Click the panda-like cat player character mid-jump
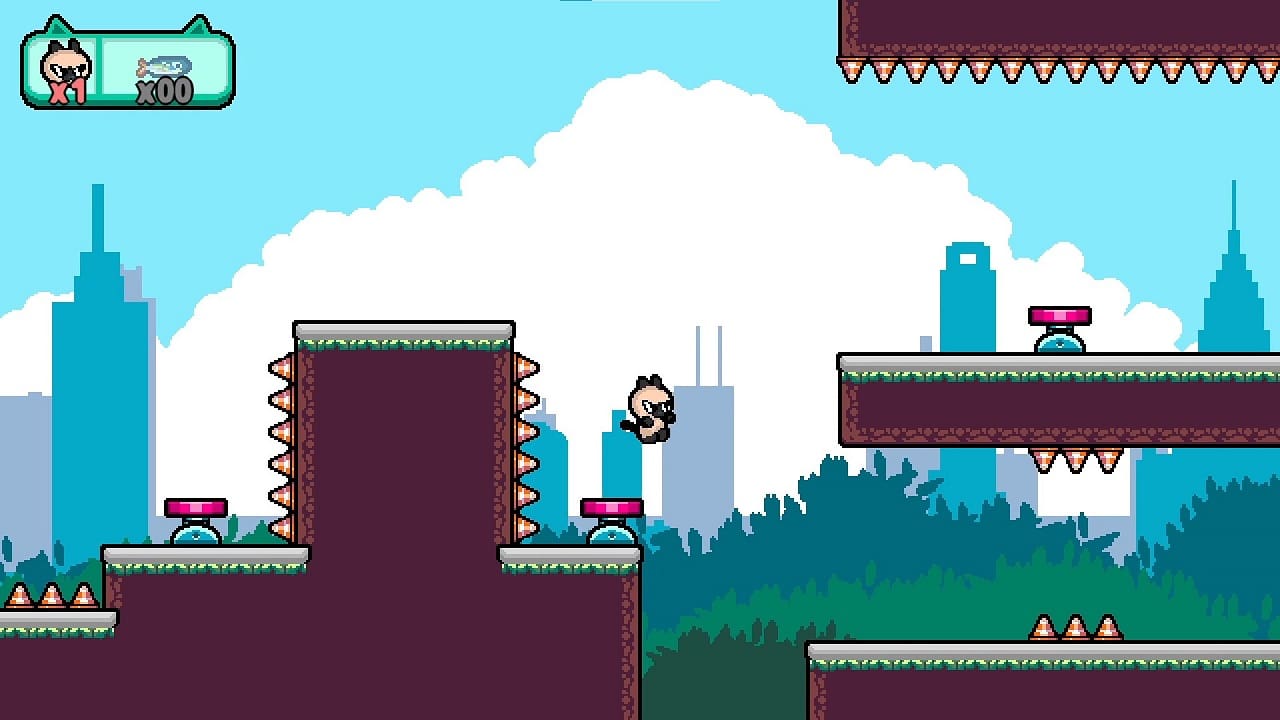 pyautogui.click(x=650, y=410)
